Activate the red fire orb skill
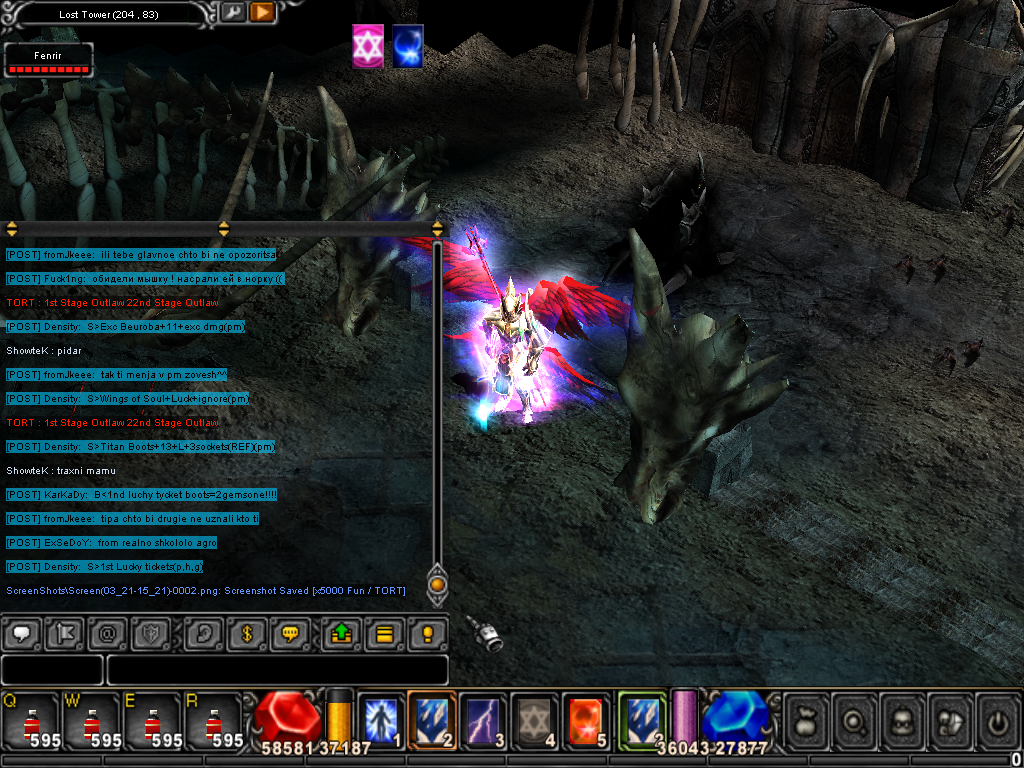This screenshot has height=768, width=1024. click(x=586, y=719)
